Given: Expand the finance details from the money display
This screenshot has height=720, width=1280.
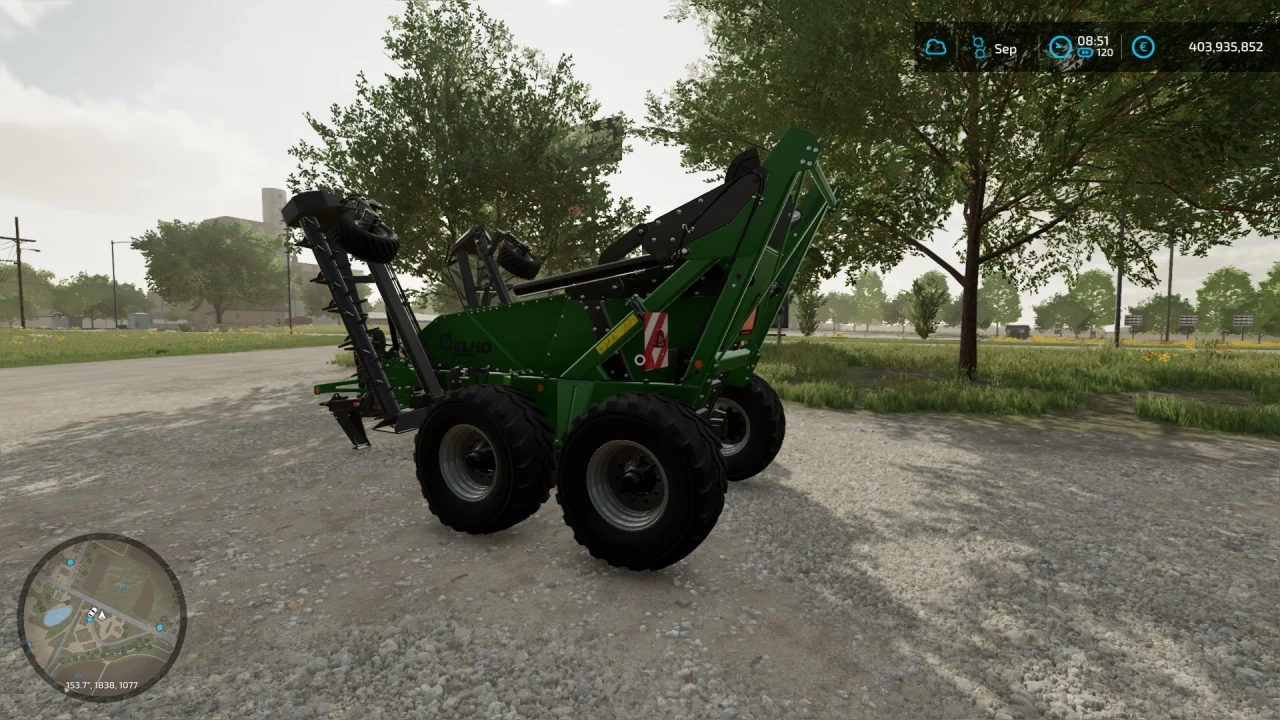Looking at the screenshot, I should pyautogui.click(x=1226, y=47).
